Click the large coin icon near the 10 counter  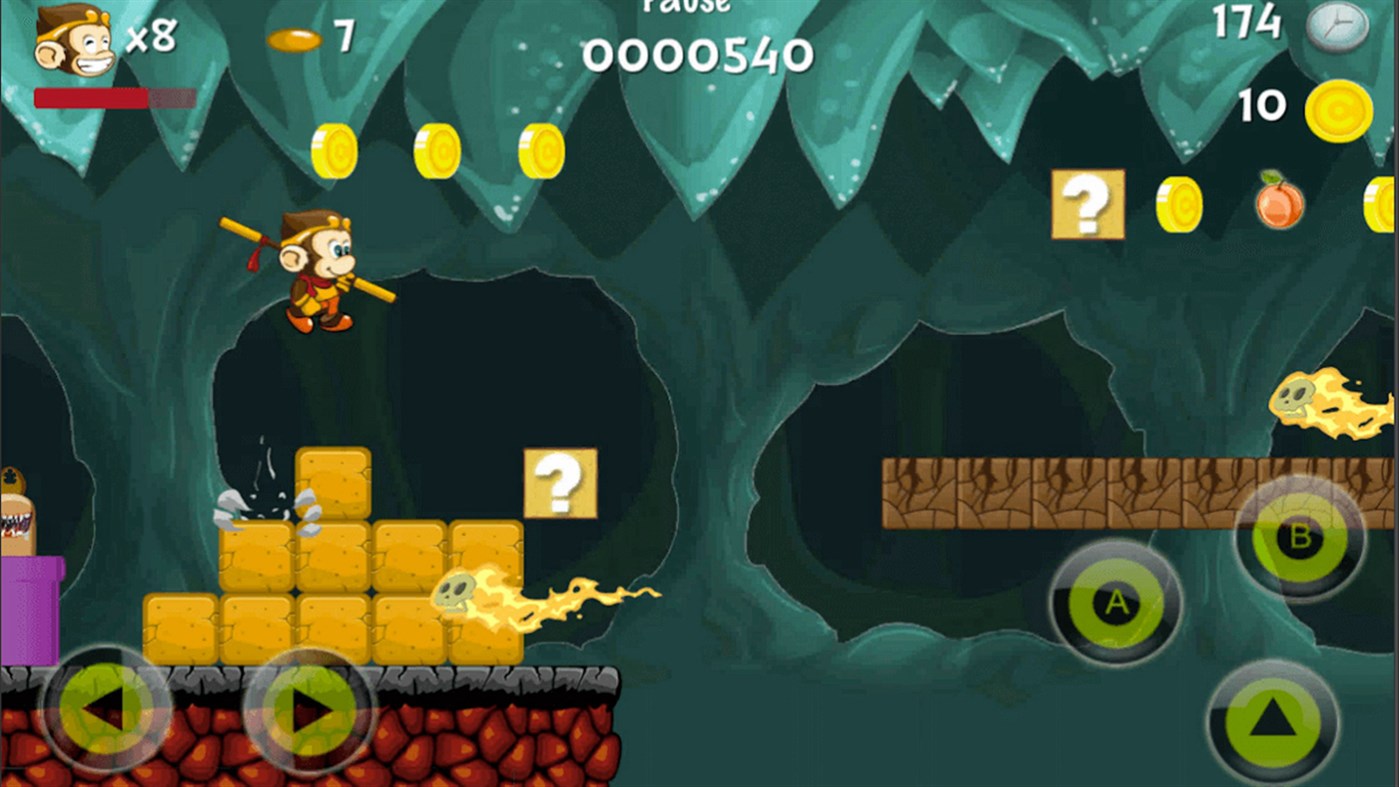1341,111
